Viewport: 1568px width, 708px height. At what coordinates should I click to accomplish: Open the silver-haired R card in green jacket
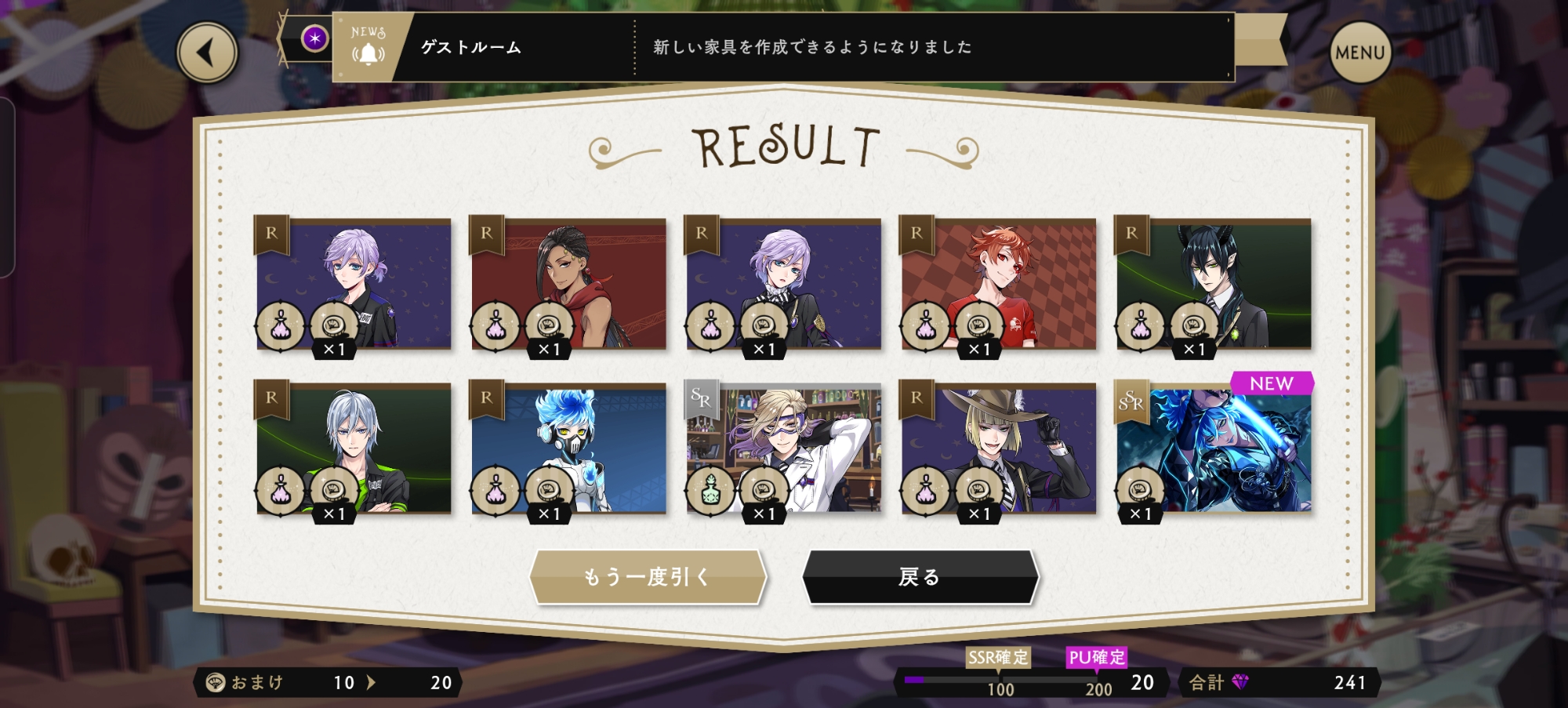pyautogui.click(x=354, y=448)
